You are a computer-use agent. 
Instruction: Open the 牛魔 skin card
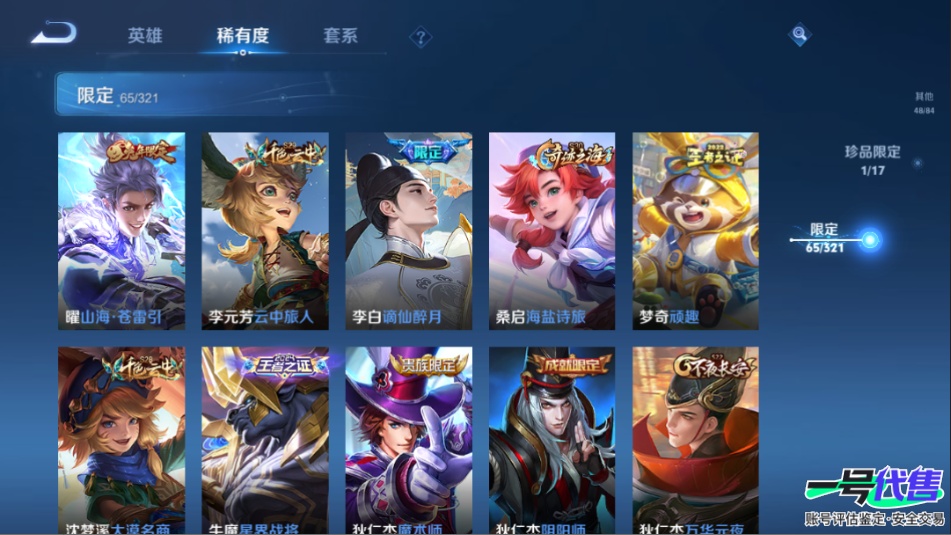265,441
